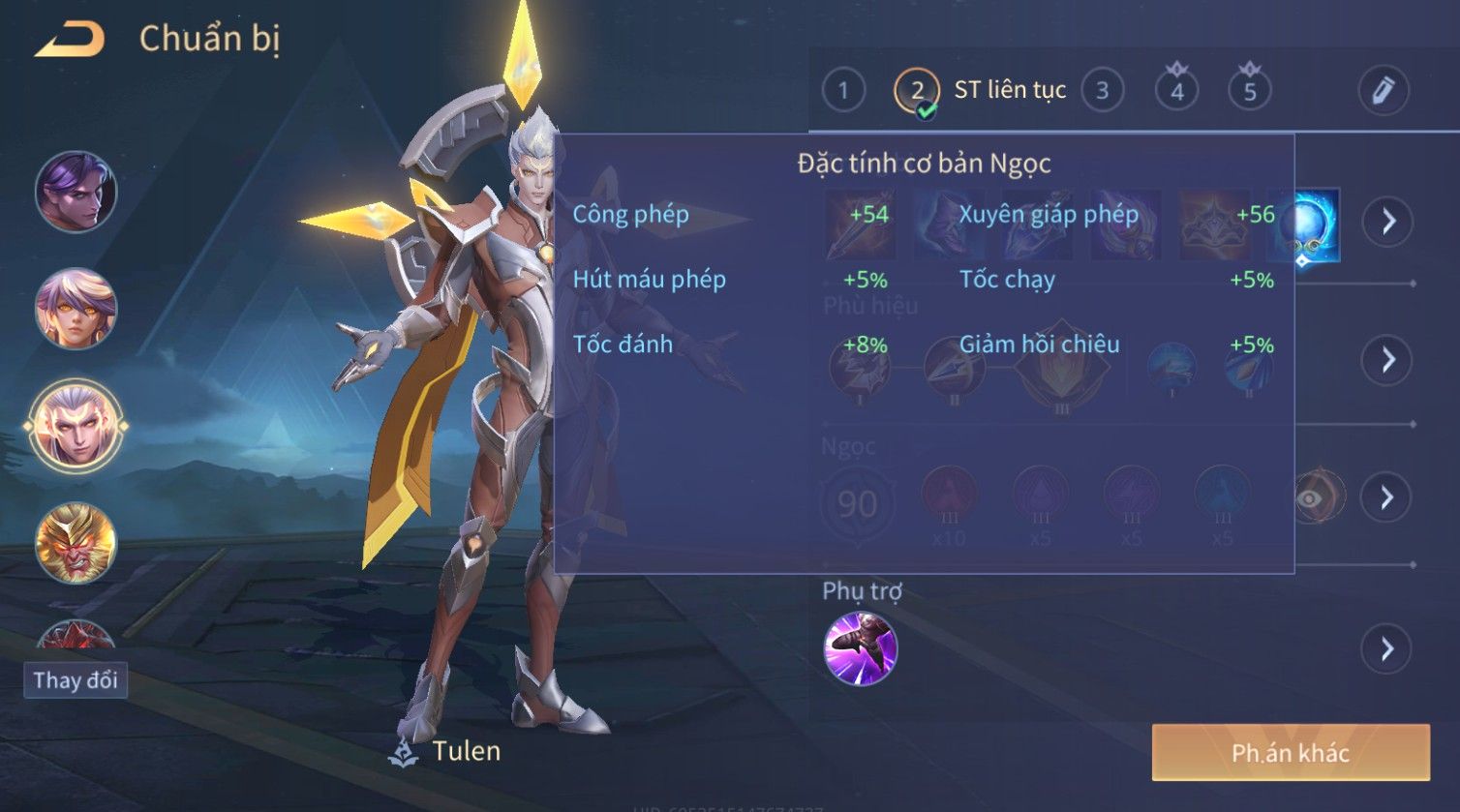1460x812 pixels.
Task: Choose the golden monkey hero portrait
Action: pyautogui.click(x=76, y=543)
